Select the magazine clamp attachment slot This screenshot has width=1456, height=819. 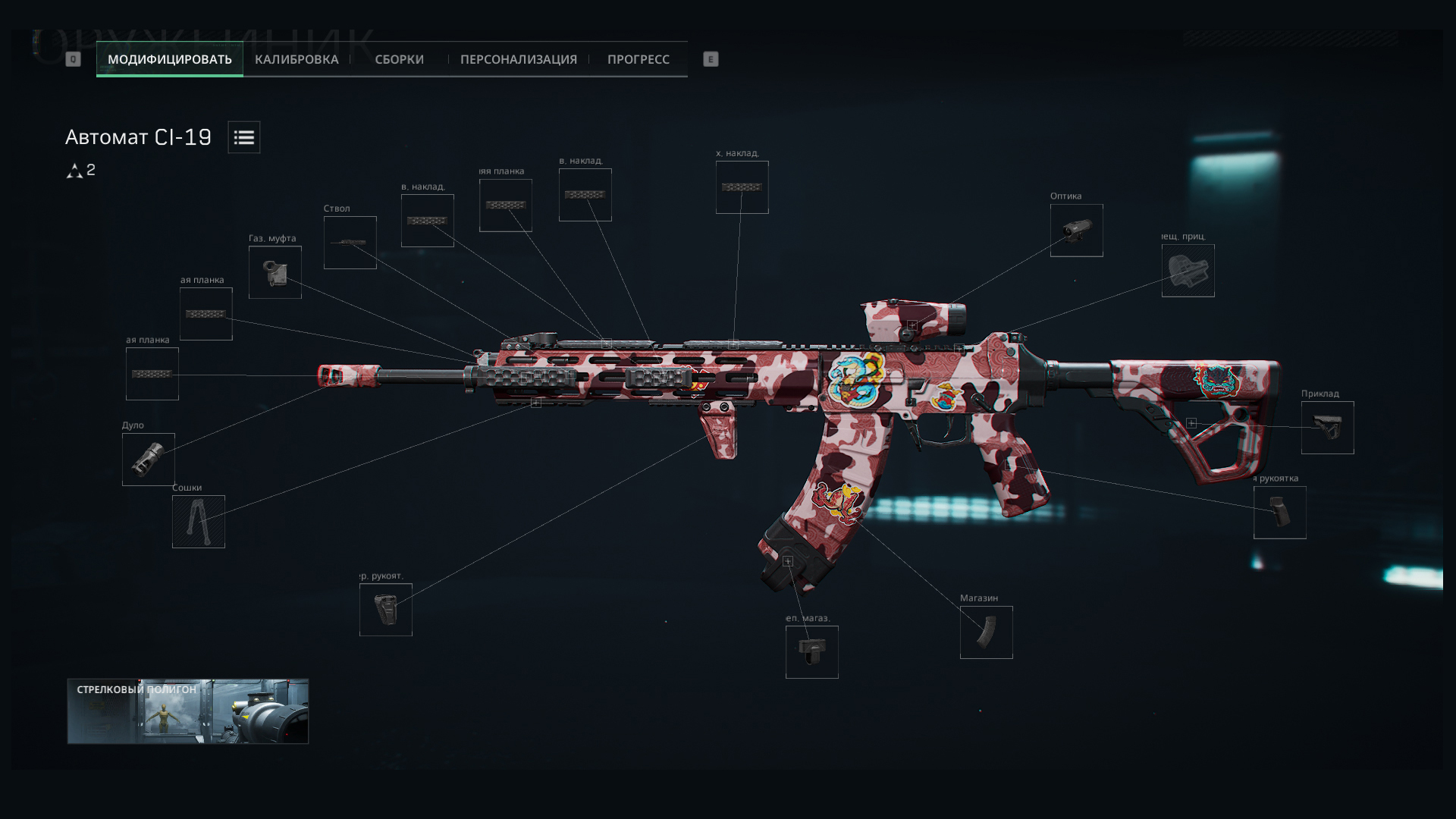coord(812,652)
